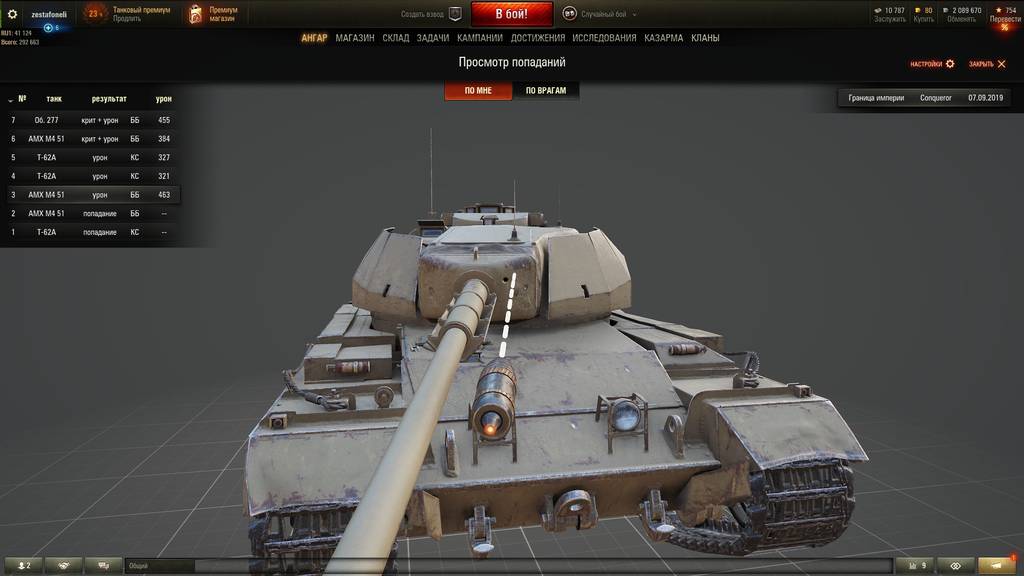
Task: Open game settings via the gear icon
Action: (13, 14)
